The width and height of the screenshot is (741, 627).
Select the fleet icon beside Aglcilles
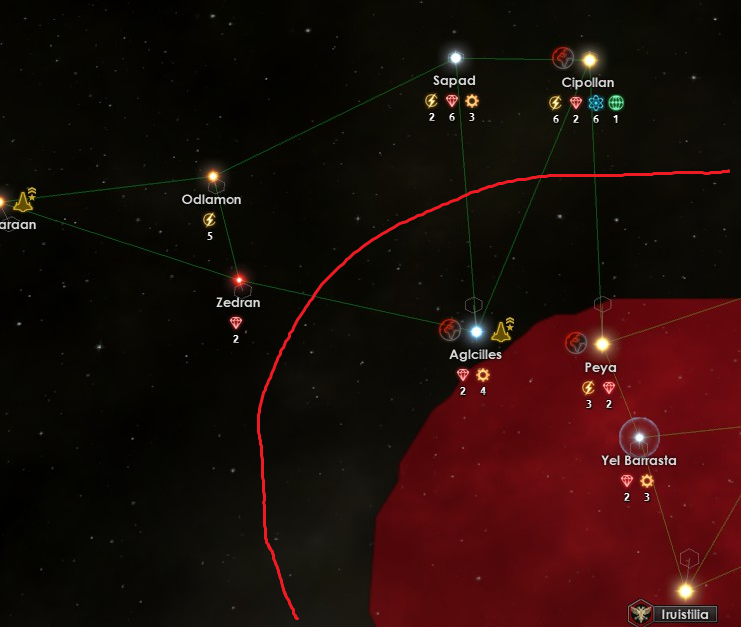(x=502, y=330)
